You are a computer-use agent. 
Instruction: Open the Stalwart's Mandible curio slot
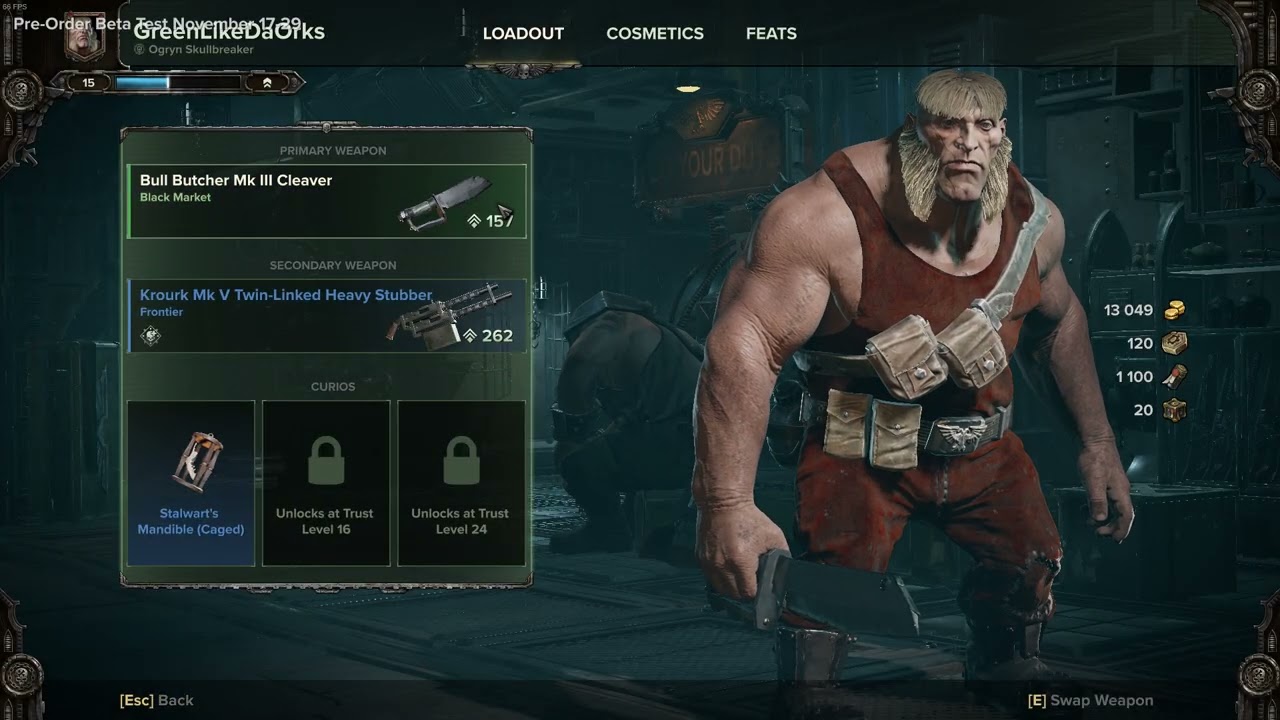coord(191,483)
